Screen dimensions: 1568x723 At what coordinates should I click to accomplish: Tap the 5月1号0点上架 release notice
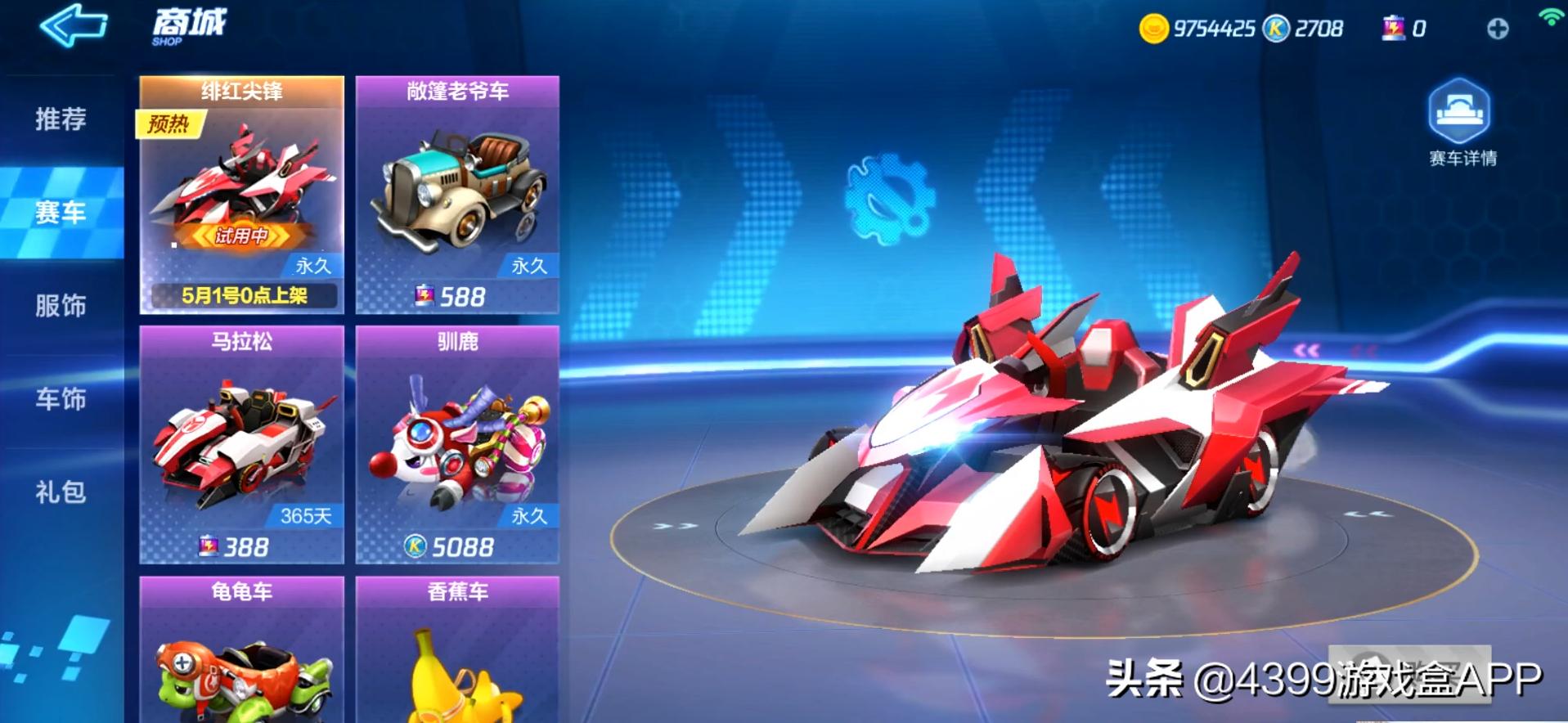point(243,297)
